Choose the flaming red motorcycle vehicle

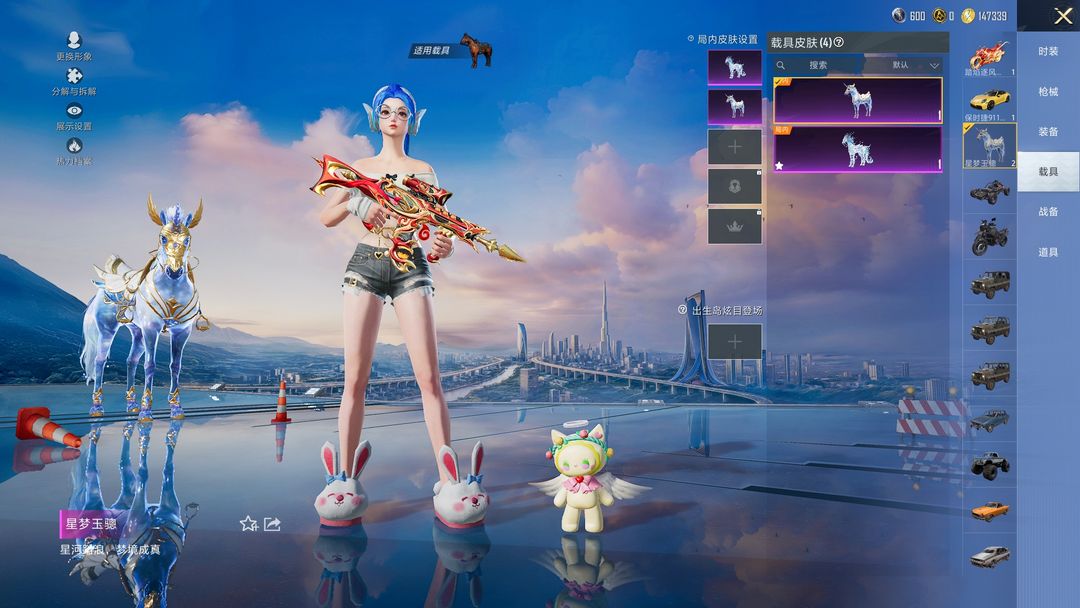[989, 55]
